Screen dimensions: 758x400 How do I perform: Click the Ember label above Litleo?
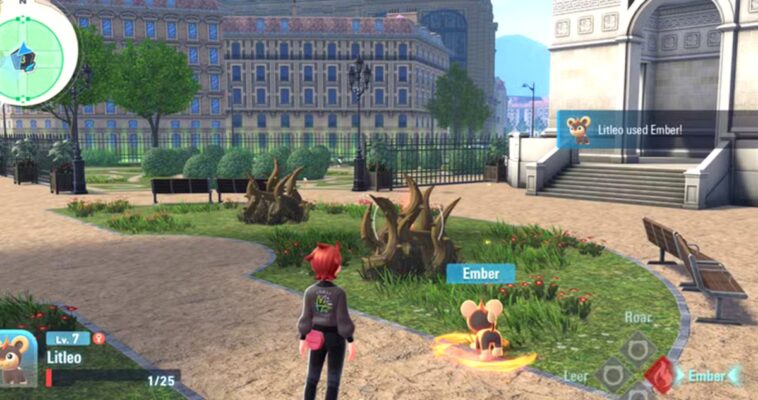coord(480,273)
